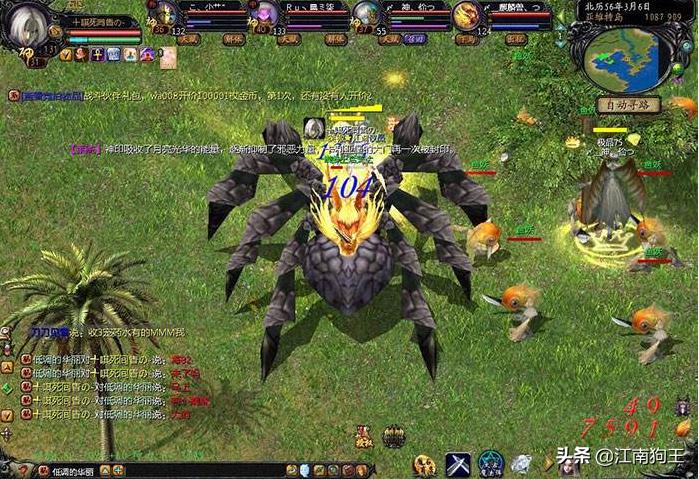Image resolution: width=699 pixels, height=479 pixels.
Task: Click the red flame icon above the hotbar
Action: pyautogui.click(x=363, y=436)
